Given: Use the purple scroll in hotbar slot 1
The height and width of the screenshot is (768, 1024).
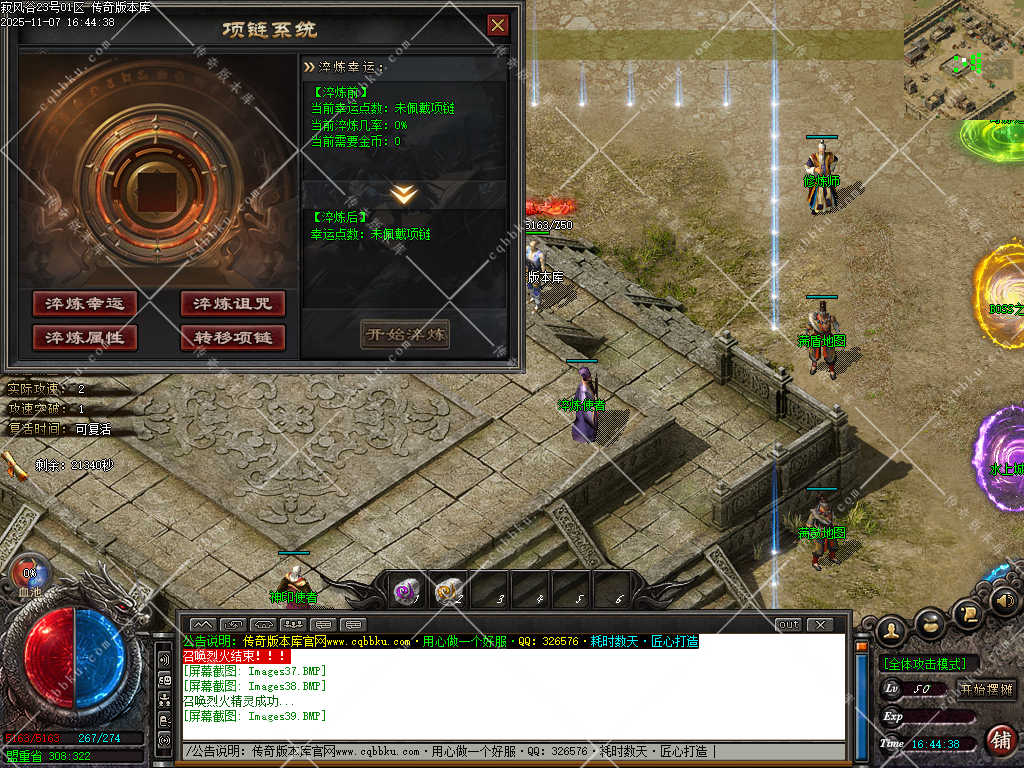Looking at the screenshot, I should [x=406, y=592].
